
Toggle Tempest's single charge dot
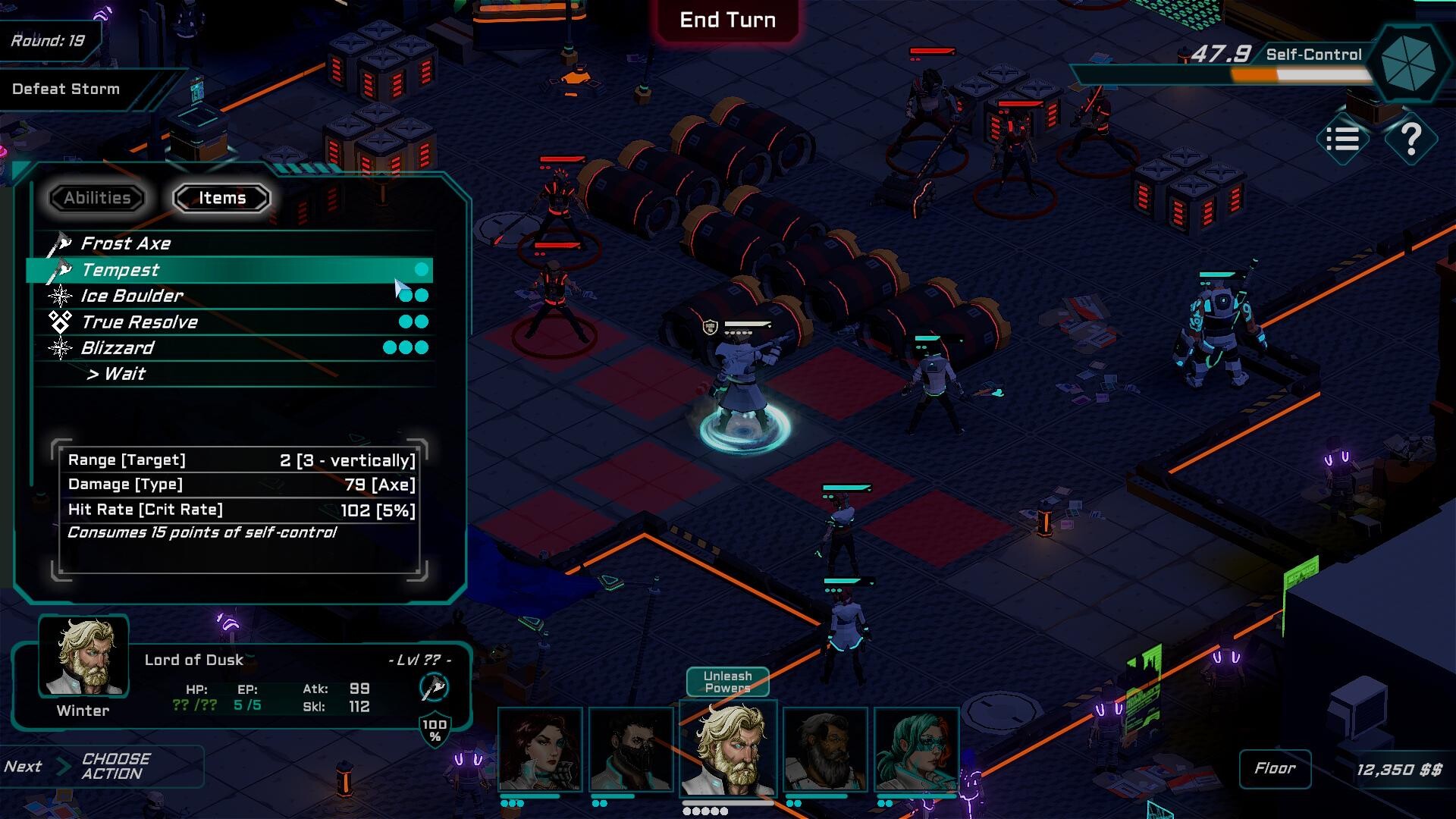click(422, 269)
